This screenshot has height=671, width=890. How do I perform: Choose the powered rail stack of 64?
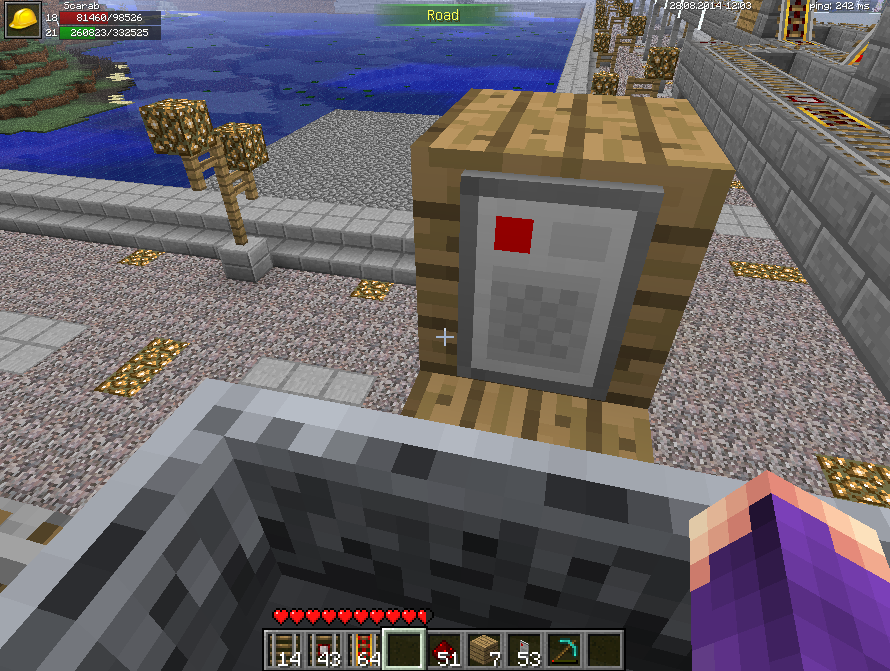click(364, 649)
